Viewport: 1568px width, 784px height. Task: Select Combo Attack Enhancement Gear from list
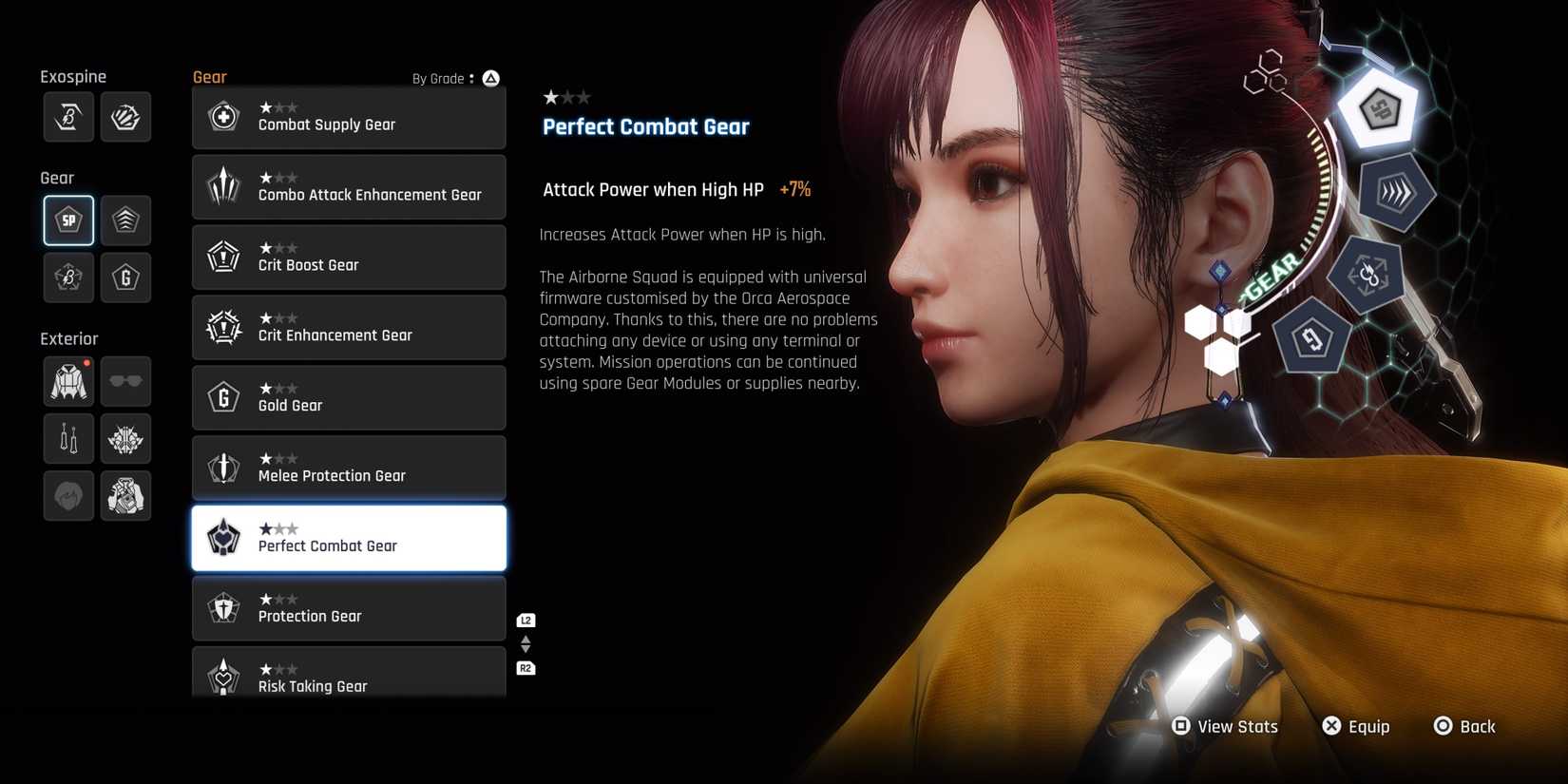point(349,187)
